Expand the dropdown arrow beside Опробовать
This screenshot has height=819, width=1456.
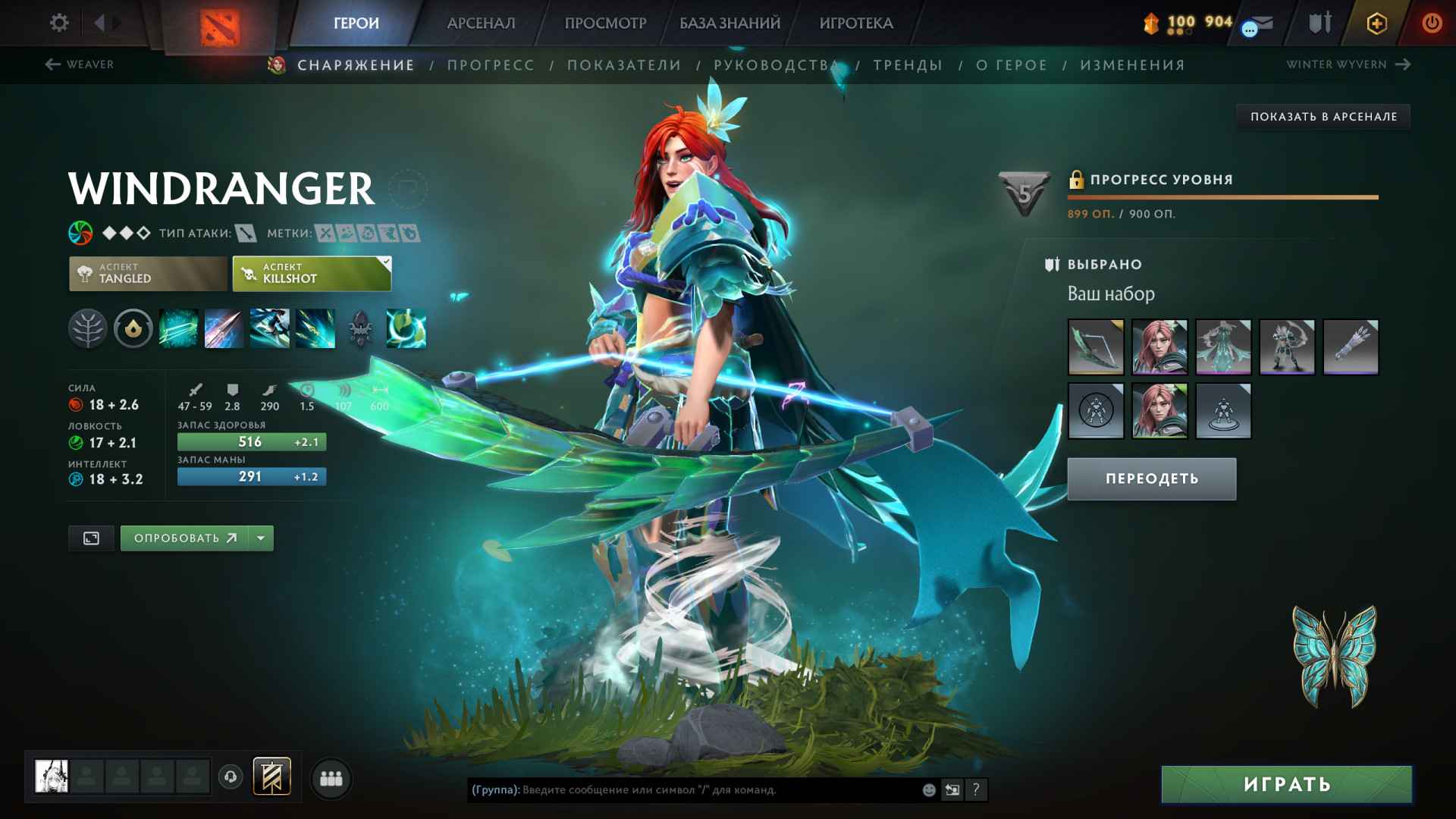[261, 538]
